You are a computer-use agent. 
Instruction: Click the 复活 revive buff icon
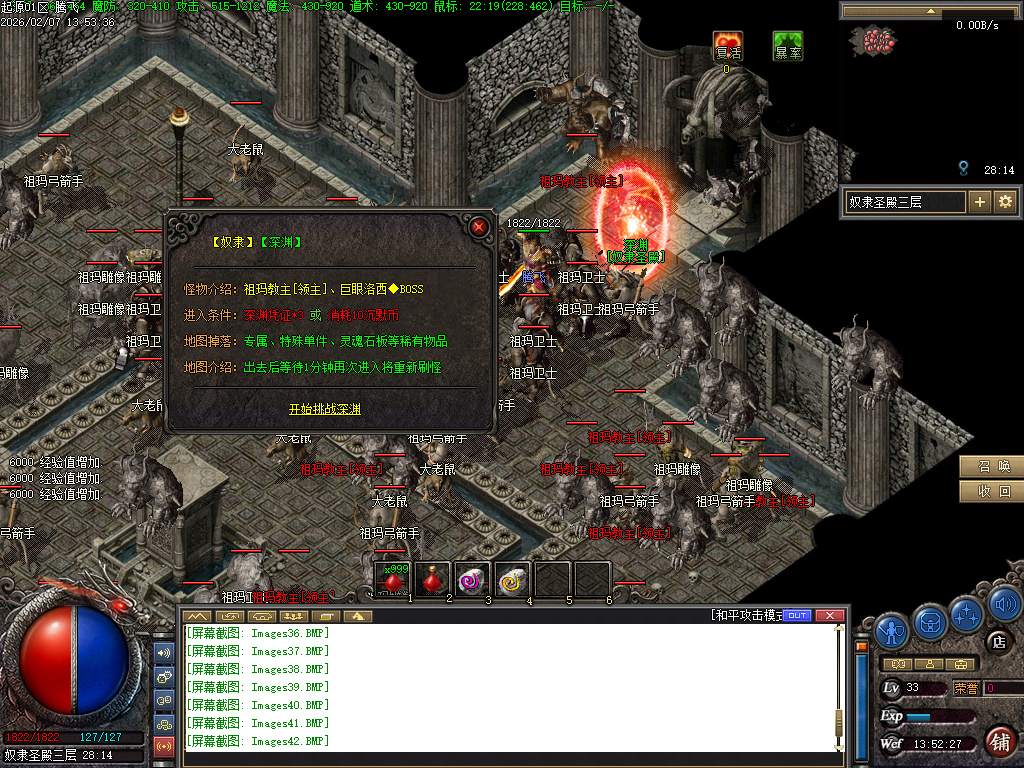coord(728,46)
